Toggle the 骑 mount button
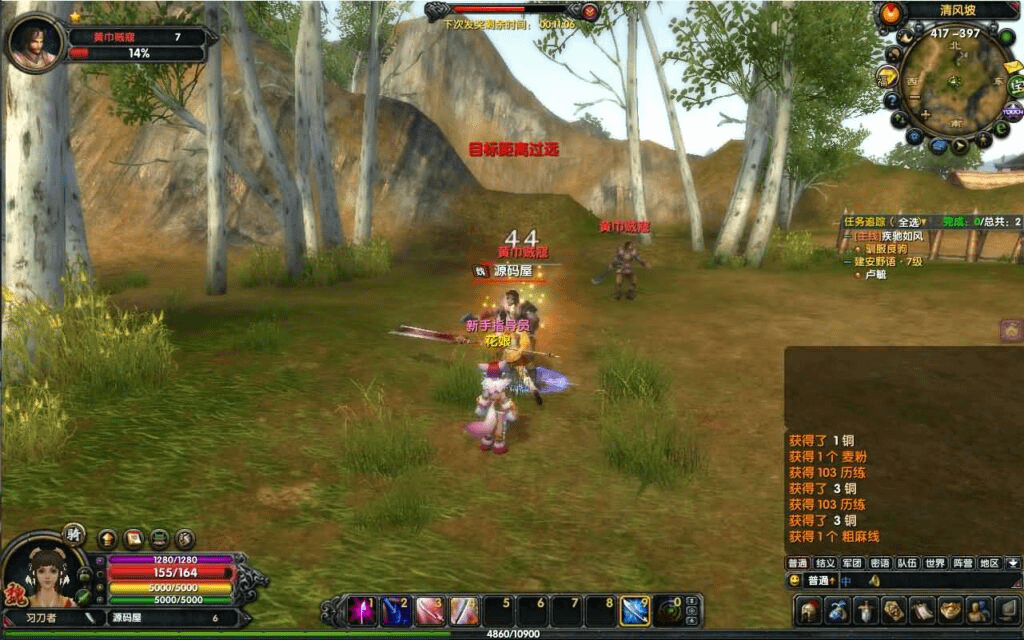This screenshot has width=1024, height=640. (74, 533)
